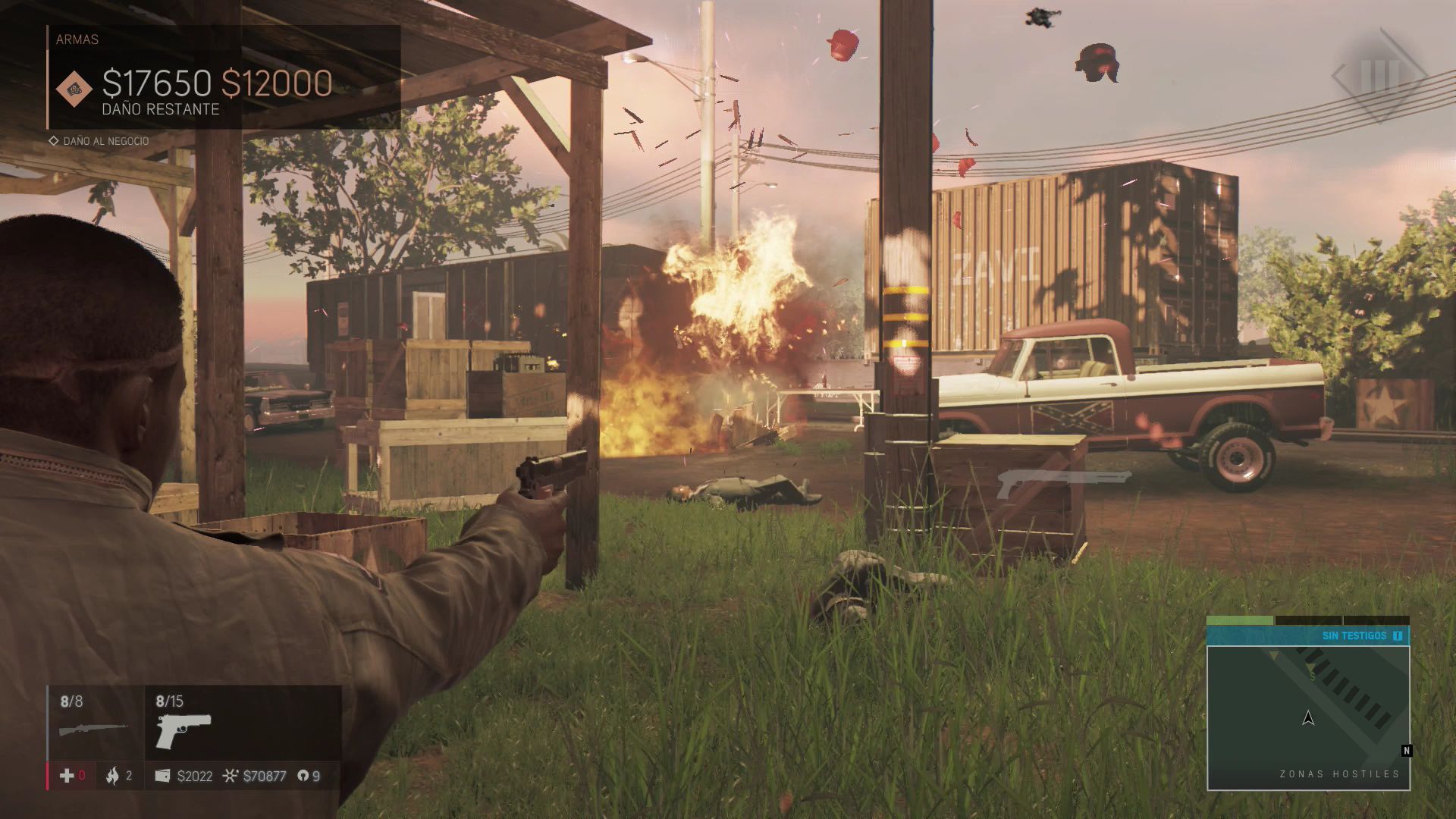Viewport: 1456px width, 819px height.
Task: Click the north N compass marker
Action: 1407,751
